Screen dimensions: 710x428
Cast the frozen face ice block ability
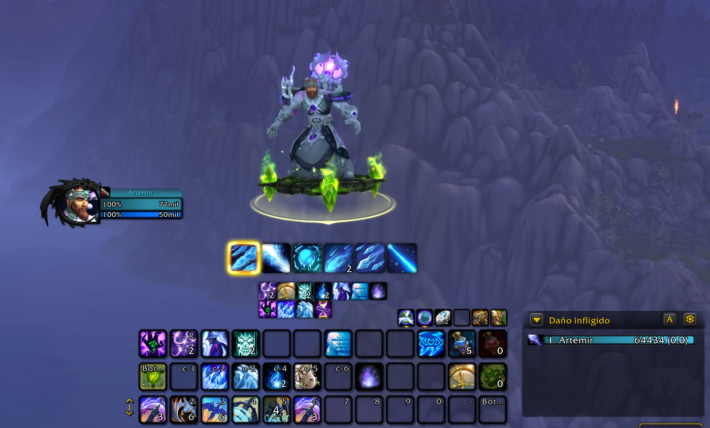(338, 344)
